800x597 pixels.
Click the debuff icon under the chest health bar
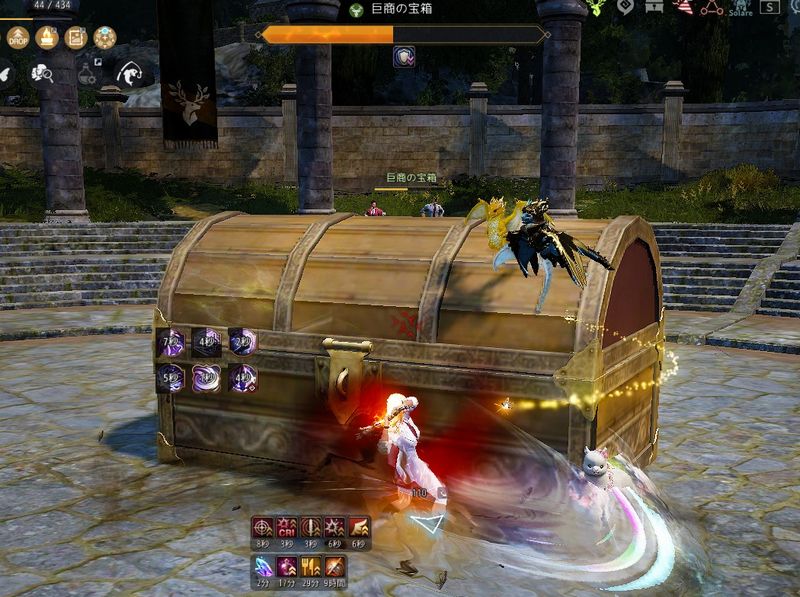point(405,57)
